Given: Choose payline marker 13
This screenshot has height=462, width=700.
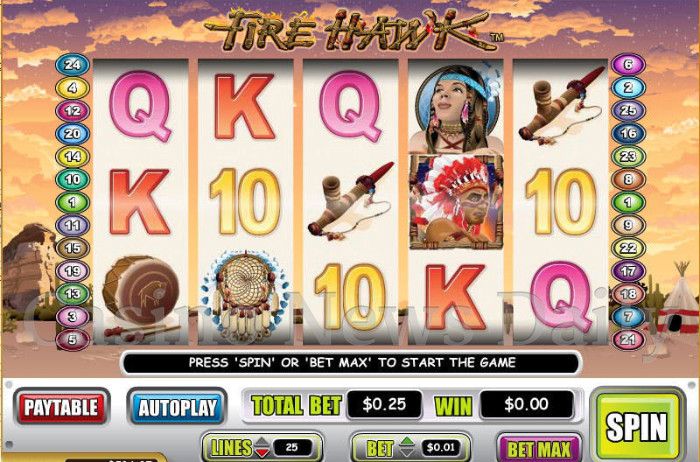Looking at the screenshot, I should point(73,293).
